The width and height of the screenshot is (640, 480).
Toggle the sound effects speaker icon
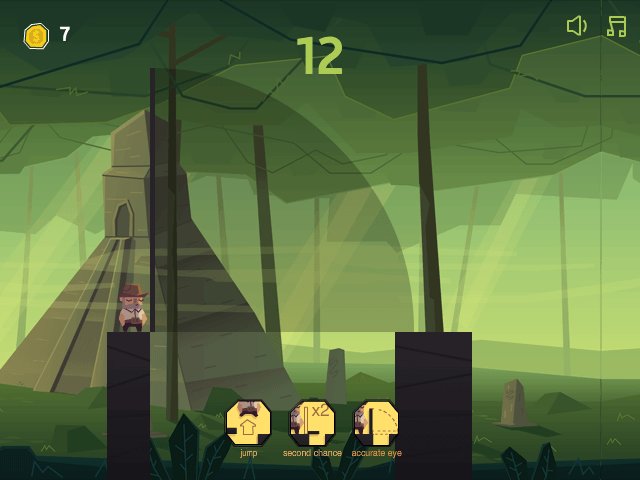click(576, 26)
